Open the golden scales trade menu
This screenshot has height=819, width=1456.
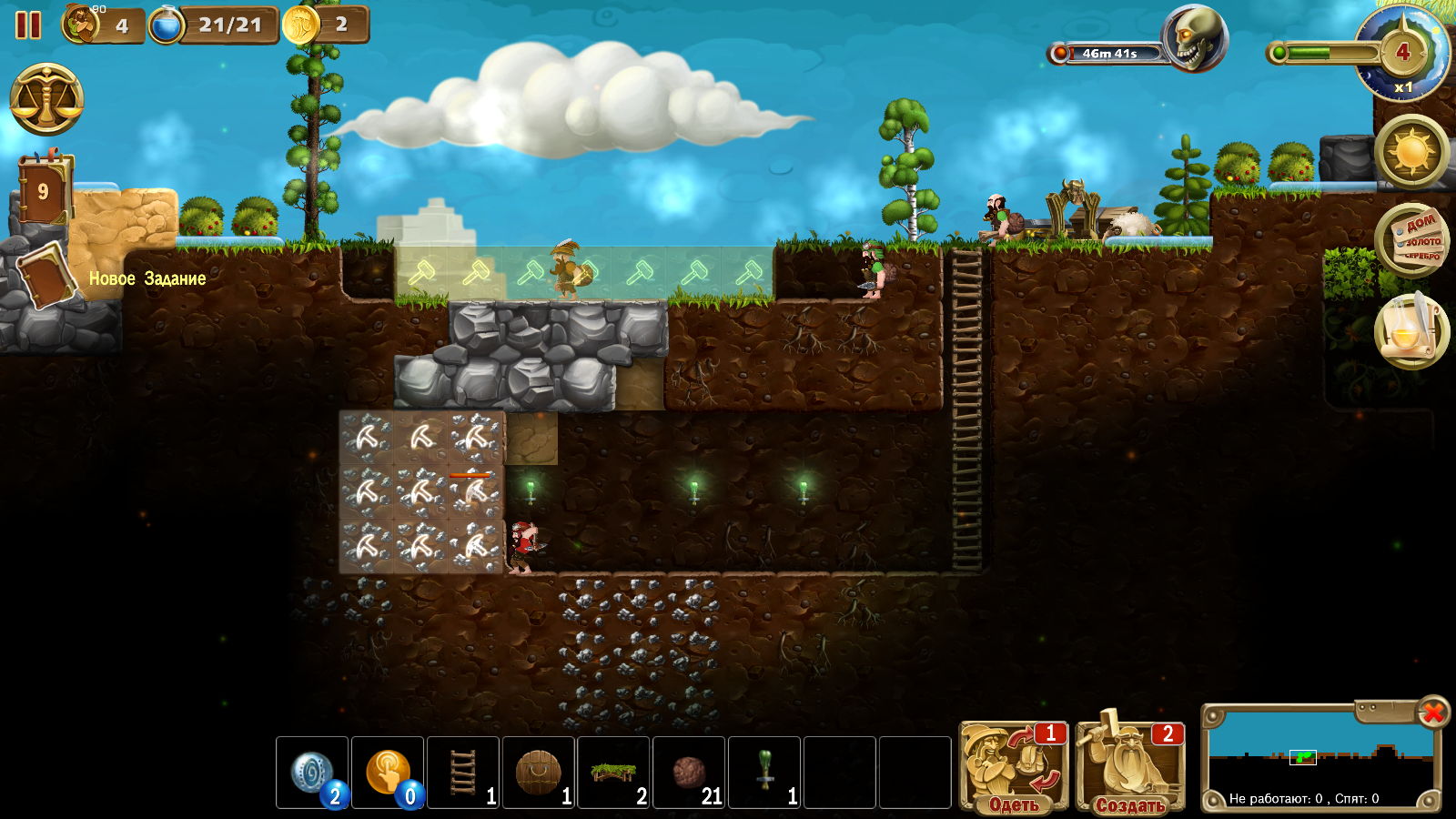point(46,99)
